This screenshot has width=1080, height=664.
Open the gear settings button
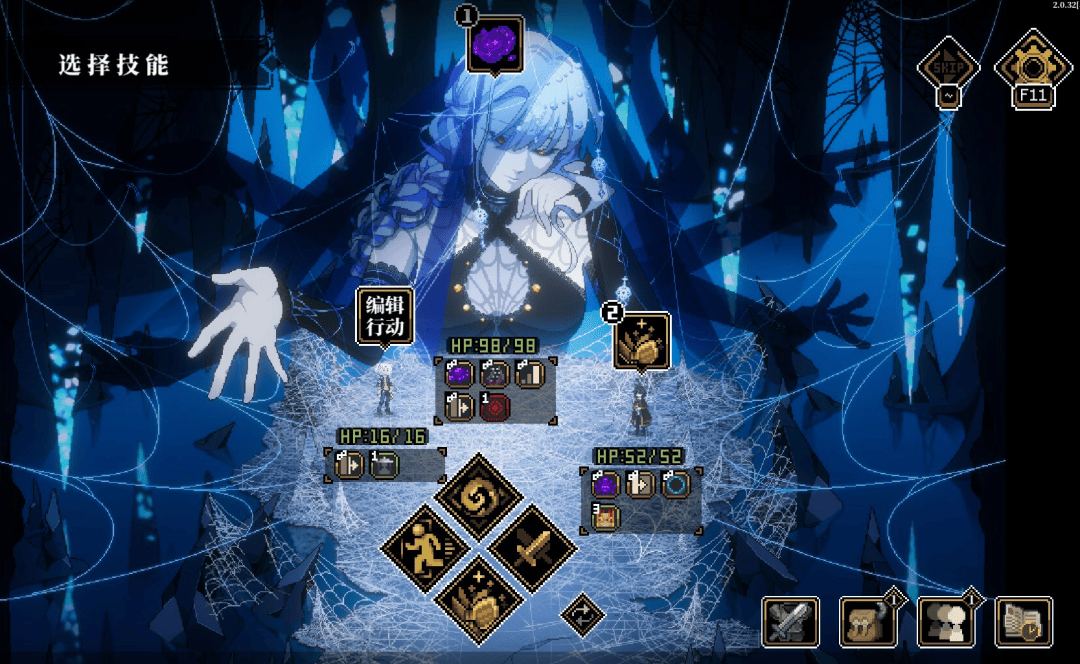click(1031, 68)
